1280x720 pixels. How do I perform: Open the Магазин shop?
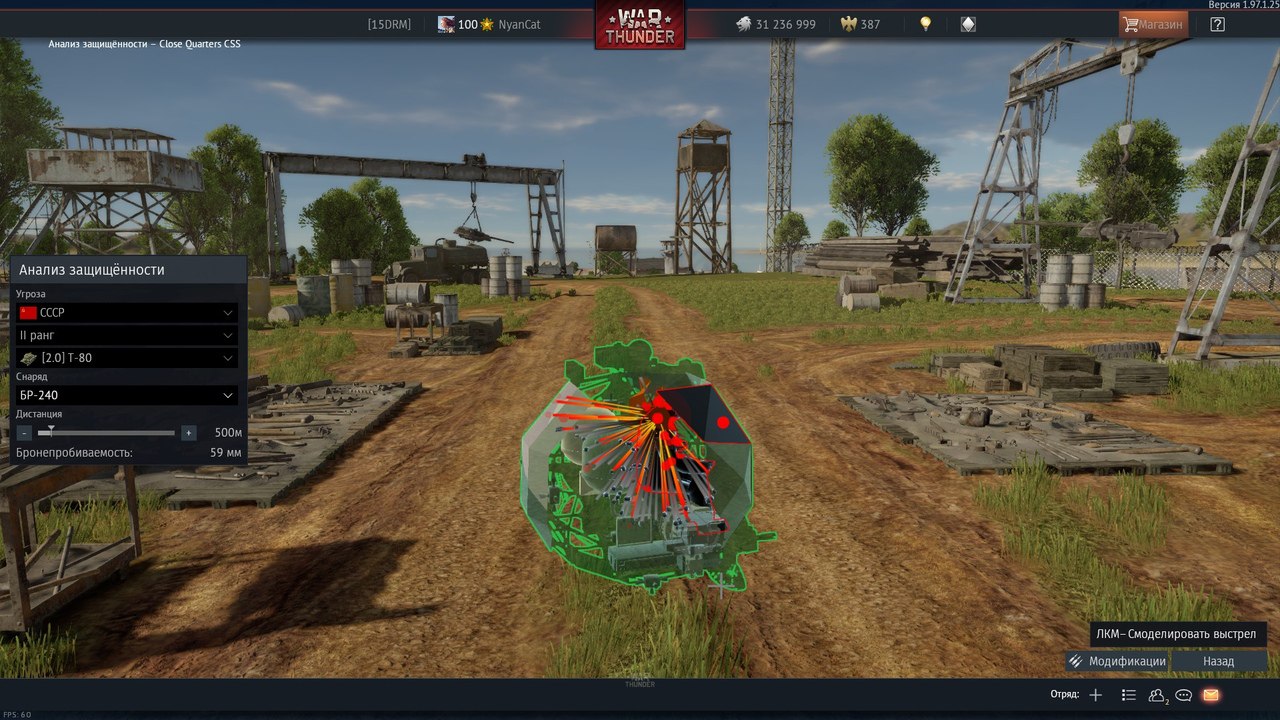(x=1154, y=24)
